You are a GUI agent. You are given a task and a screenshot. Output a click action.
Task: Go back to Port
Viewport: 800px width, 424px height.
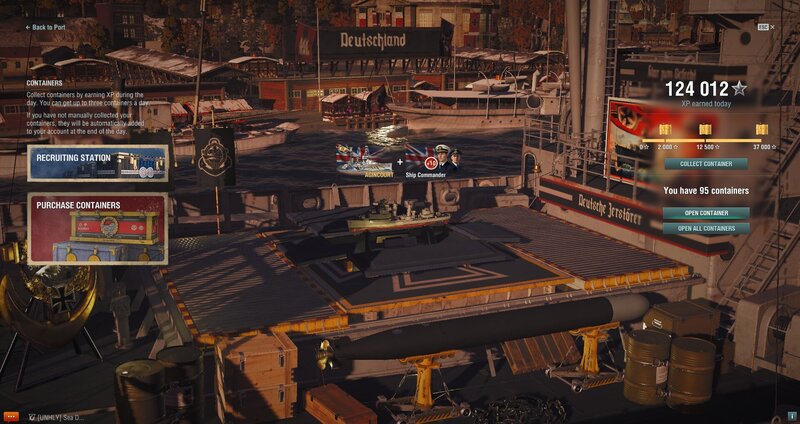pos(44,27)
